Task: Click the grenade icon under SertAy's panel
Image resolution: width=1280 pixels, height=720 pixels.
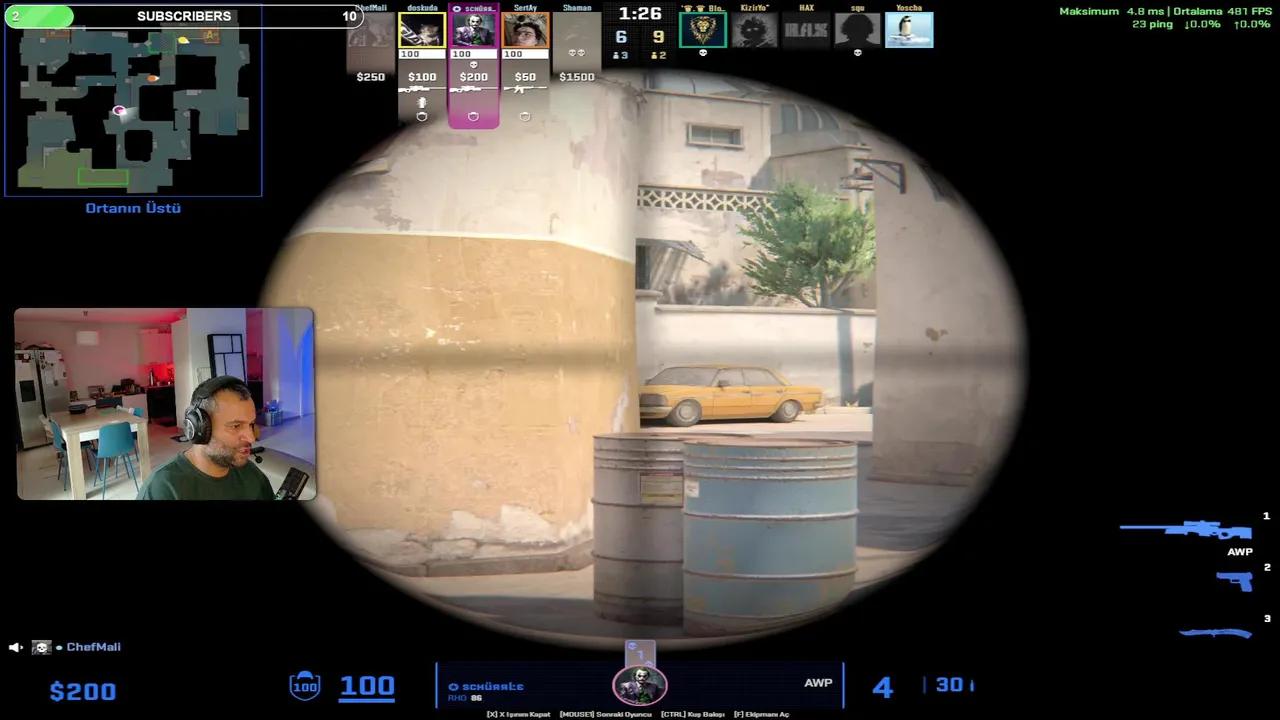Action: click(524, 116)
